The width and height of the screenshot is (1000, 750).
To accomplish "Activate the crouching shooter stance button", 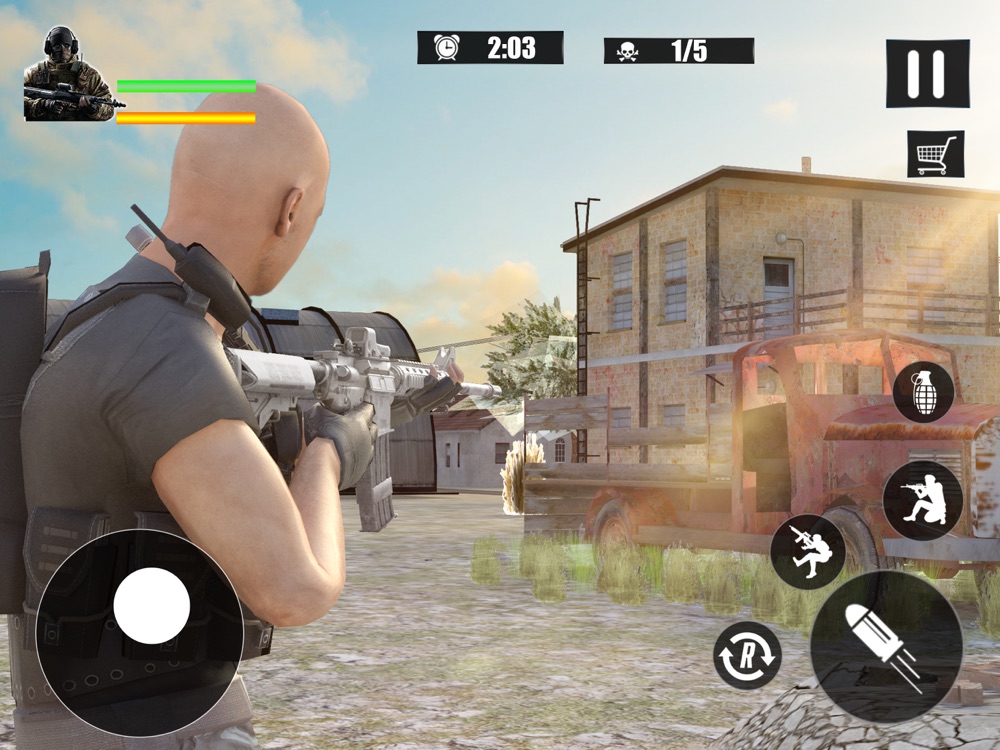I will pos(922,500).
